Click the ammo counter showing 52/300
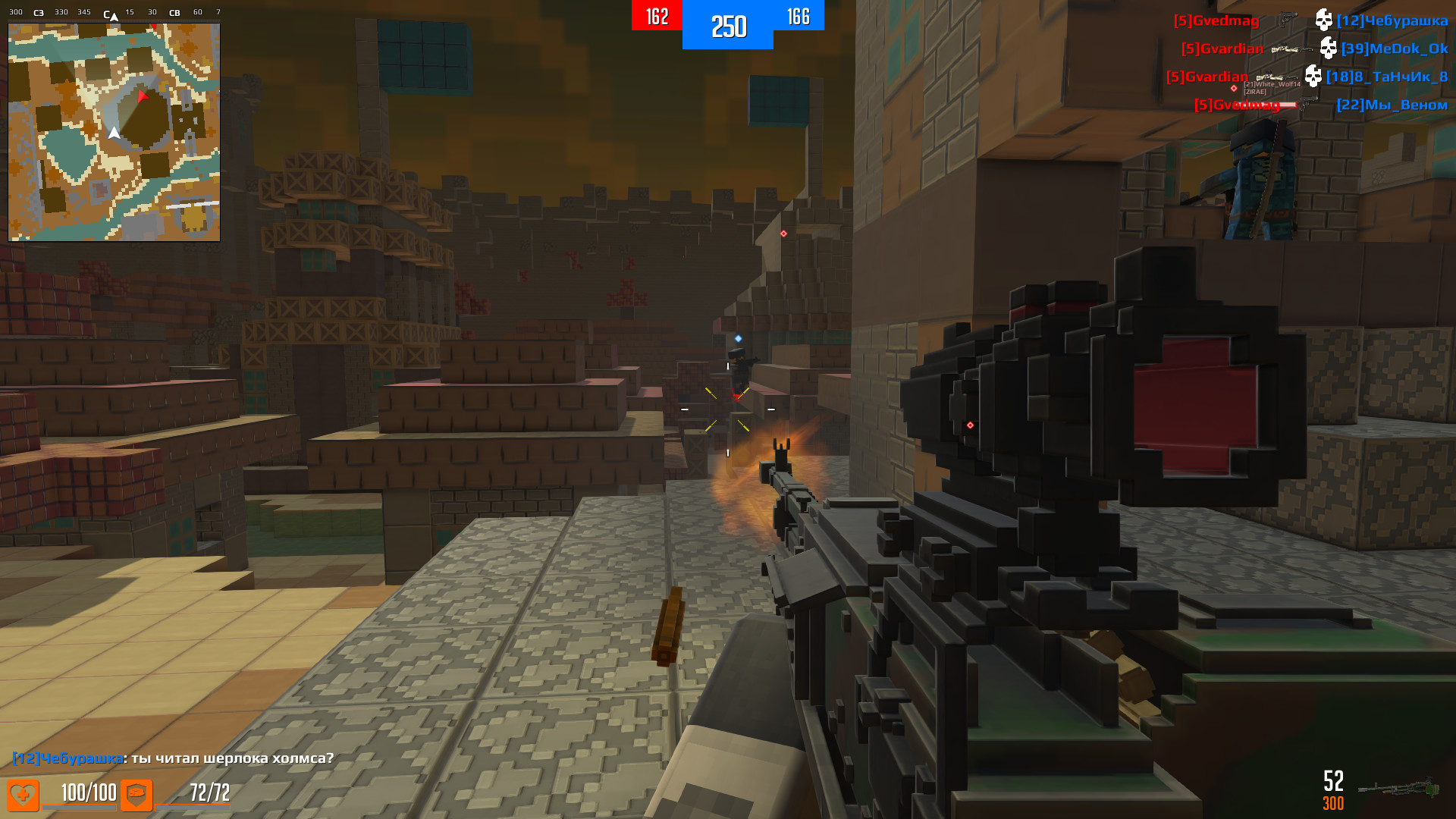This screenshot has height=819, width=1456. [1332, 790]
